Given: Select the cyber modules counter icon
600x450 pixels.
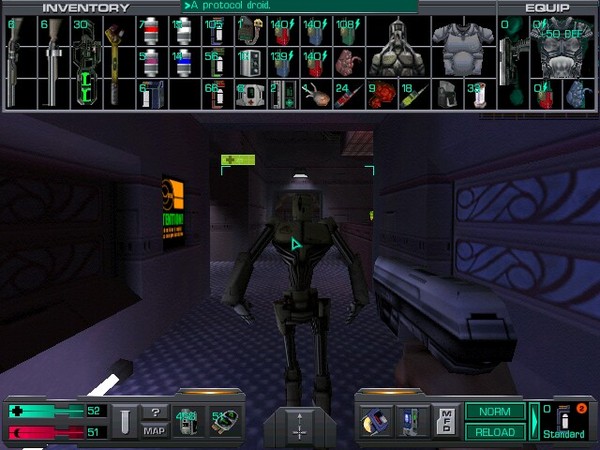Looking at the screenshot, I should tap(221, 421).
